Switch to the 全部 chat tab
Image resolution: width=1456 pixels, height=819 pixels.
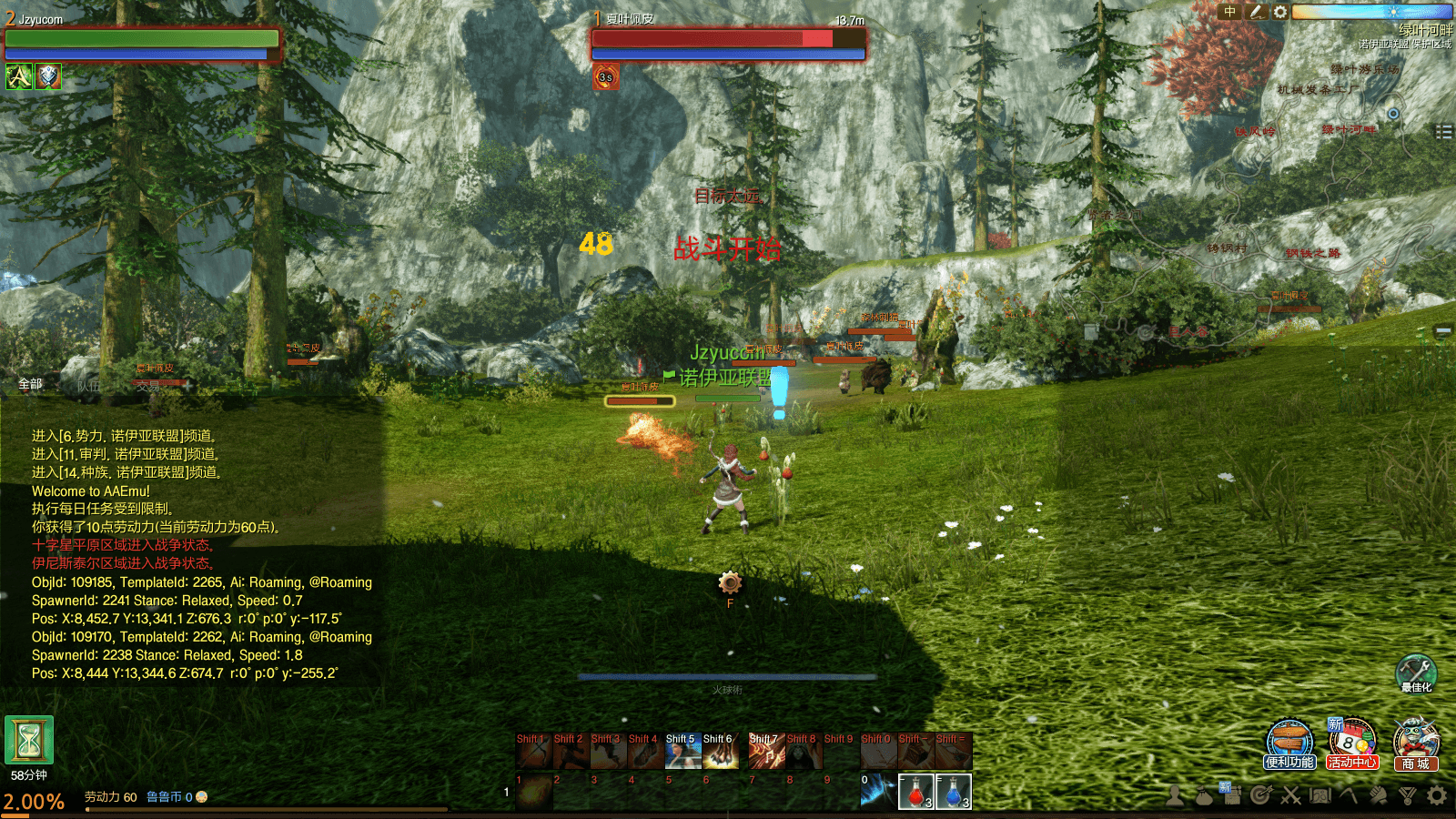(30, 384)
